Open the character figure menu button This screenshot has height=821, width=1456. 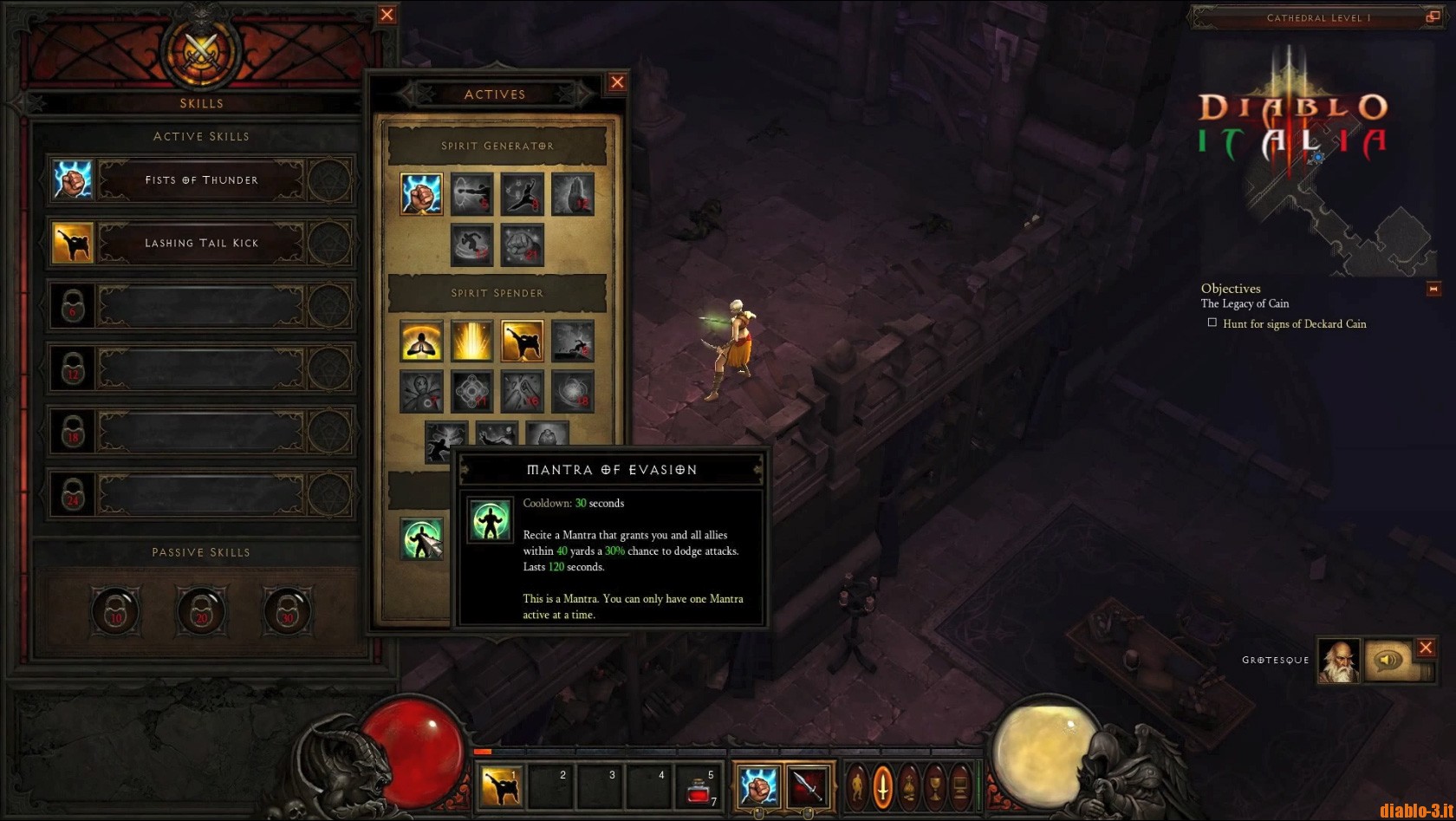[x=856, y=785]
